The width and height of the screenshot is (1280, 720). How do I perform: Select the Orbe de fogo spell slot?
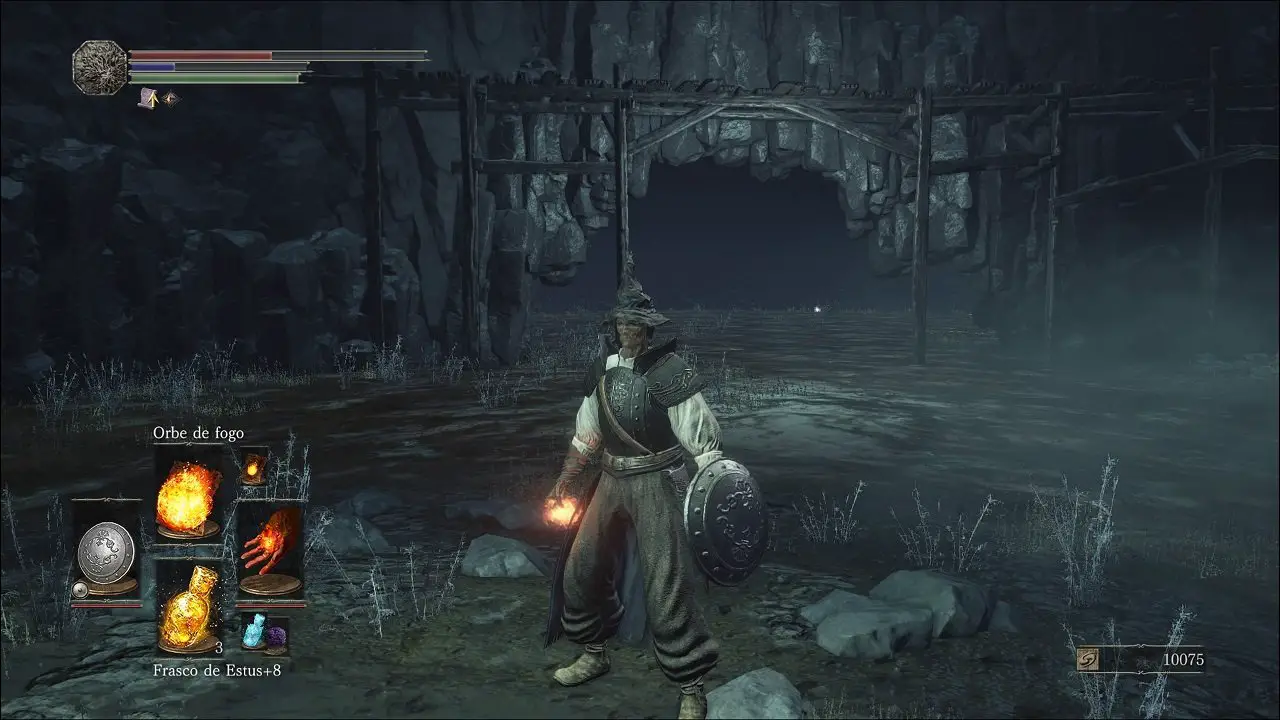point(188,497)
